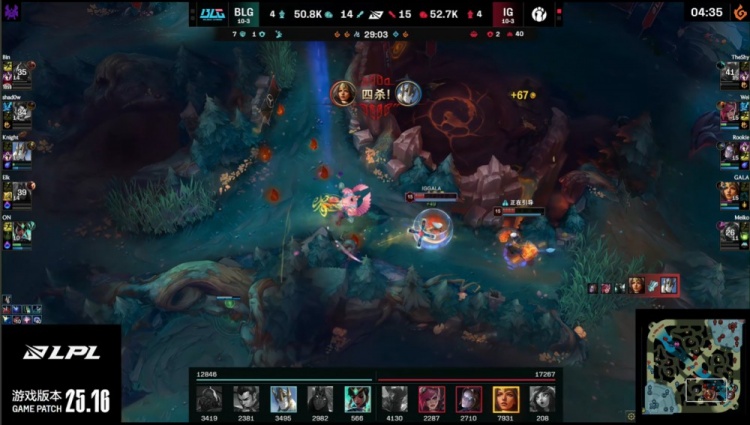Select shad0w's player panel
This screenshot has width=750, height=425.
click(18, 112)
